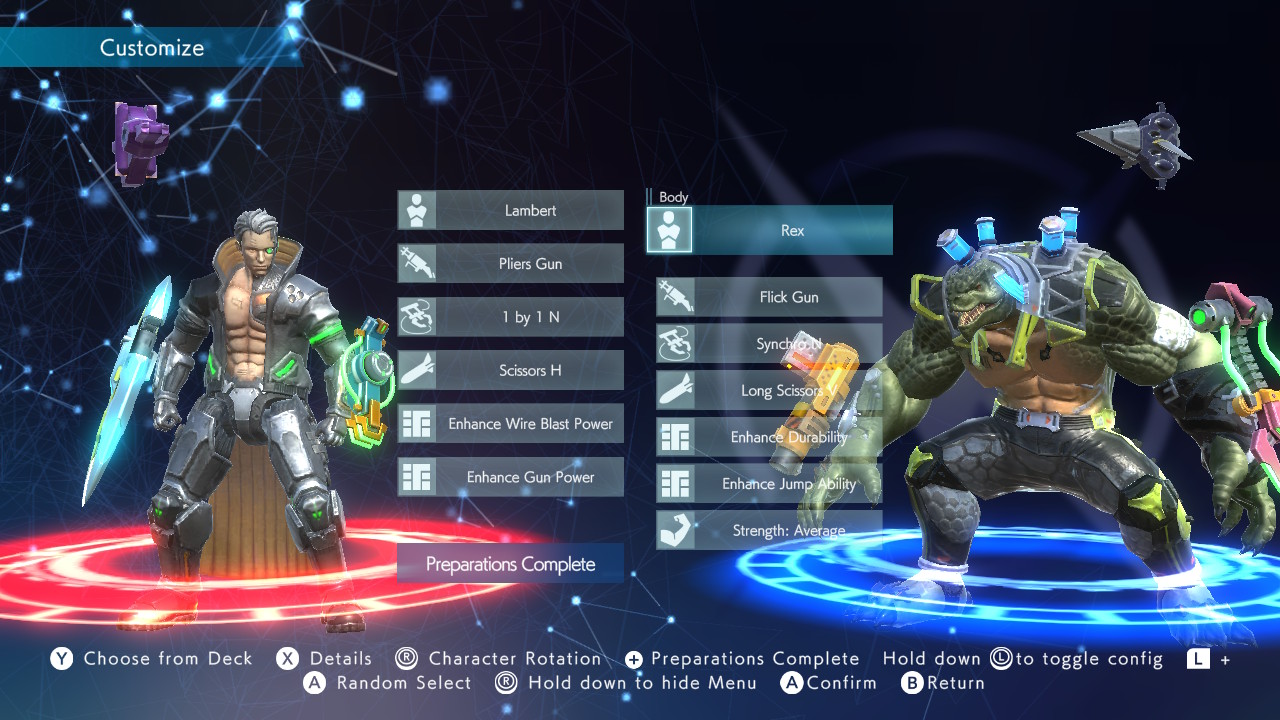
Task: Click the Long Scissors blade icon
Action: [x=674, y=390]
